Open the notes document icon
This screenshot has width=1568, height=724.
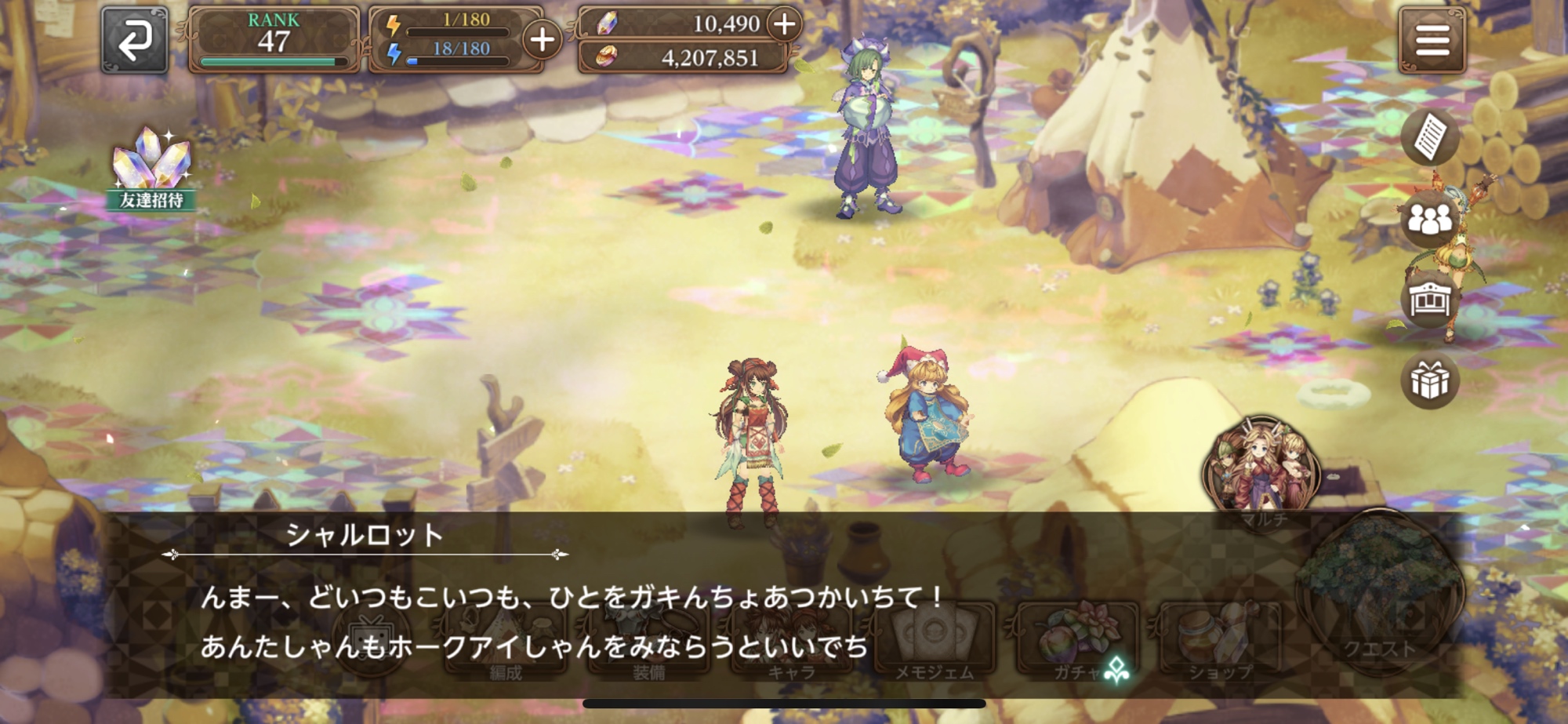click(1430, 137)
